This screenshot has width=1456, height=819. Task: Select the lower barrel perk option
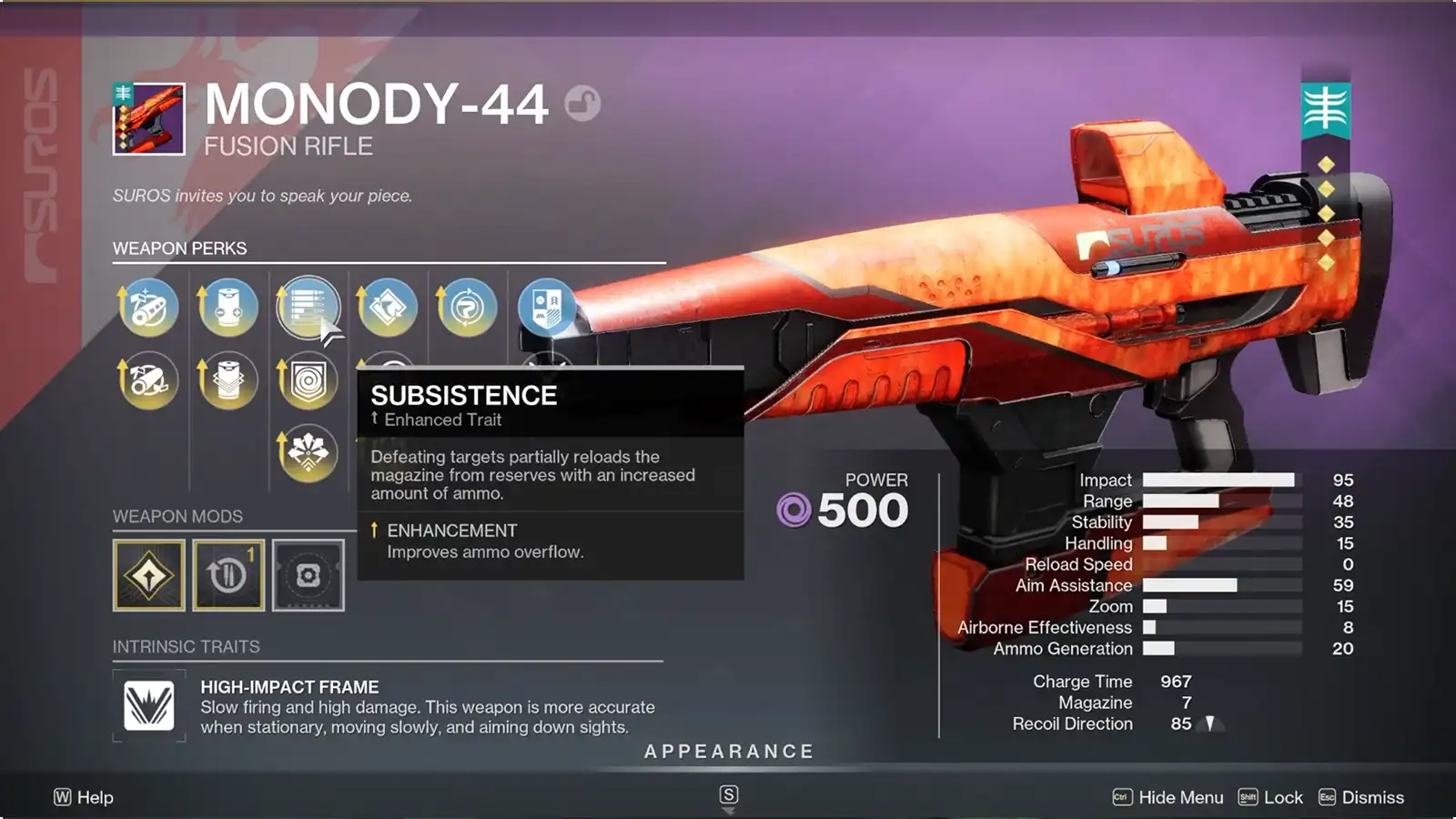147,380
